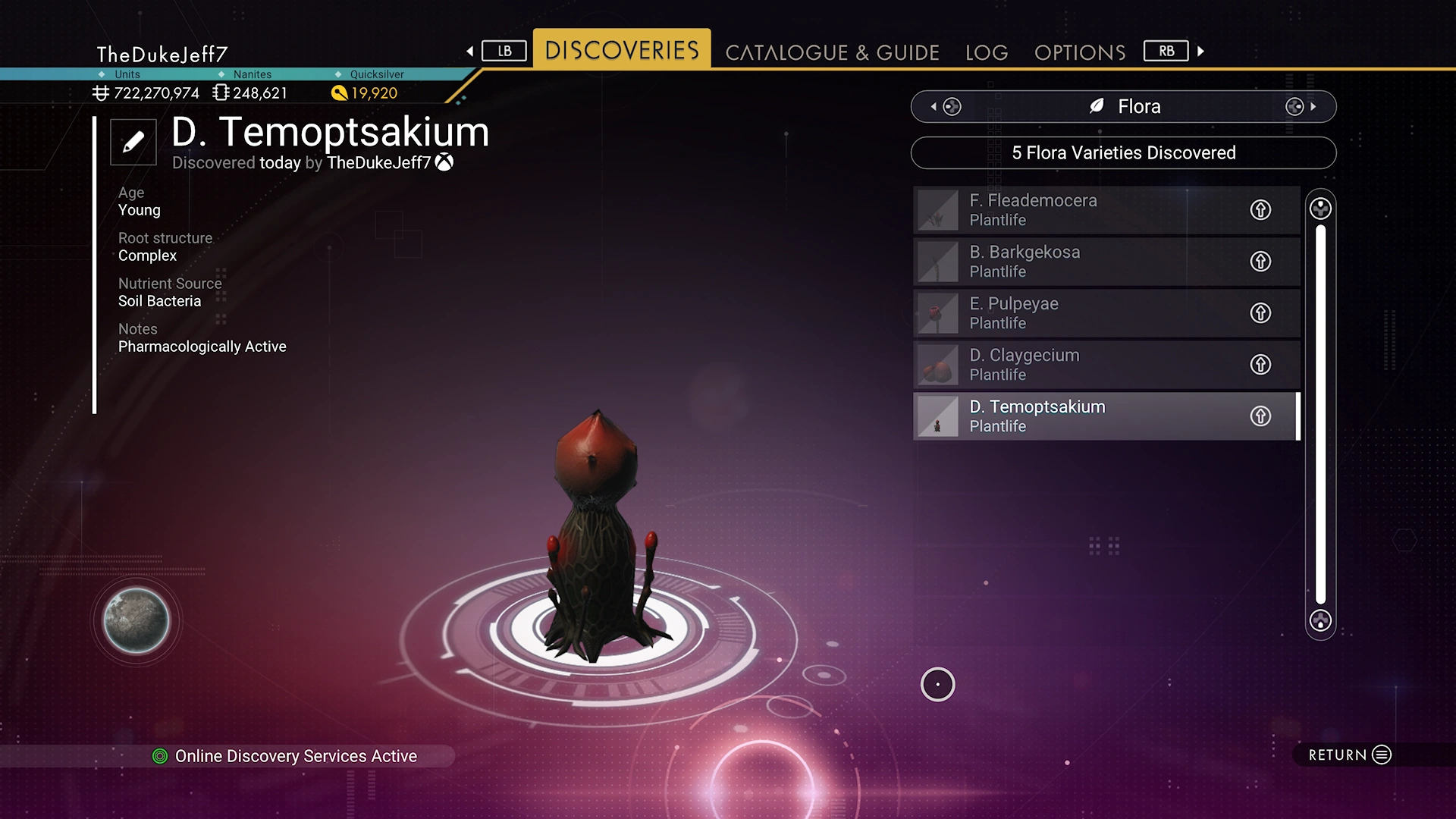Click the right arrow beside the menu tabs
The width and height of the screenshot is (1456, 819).
pos(1200,52)
